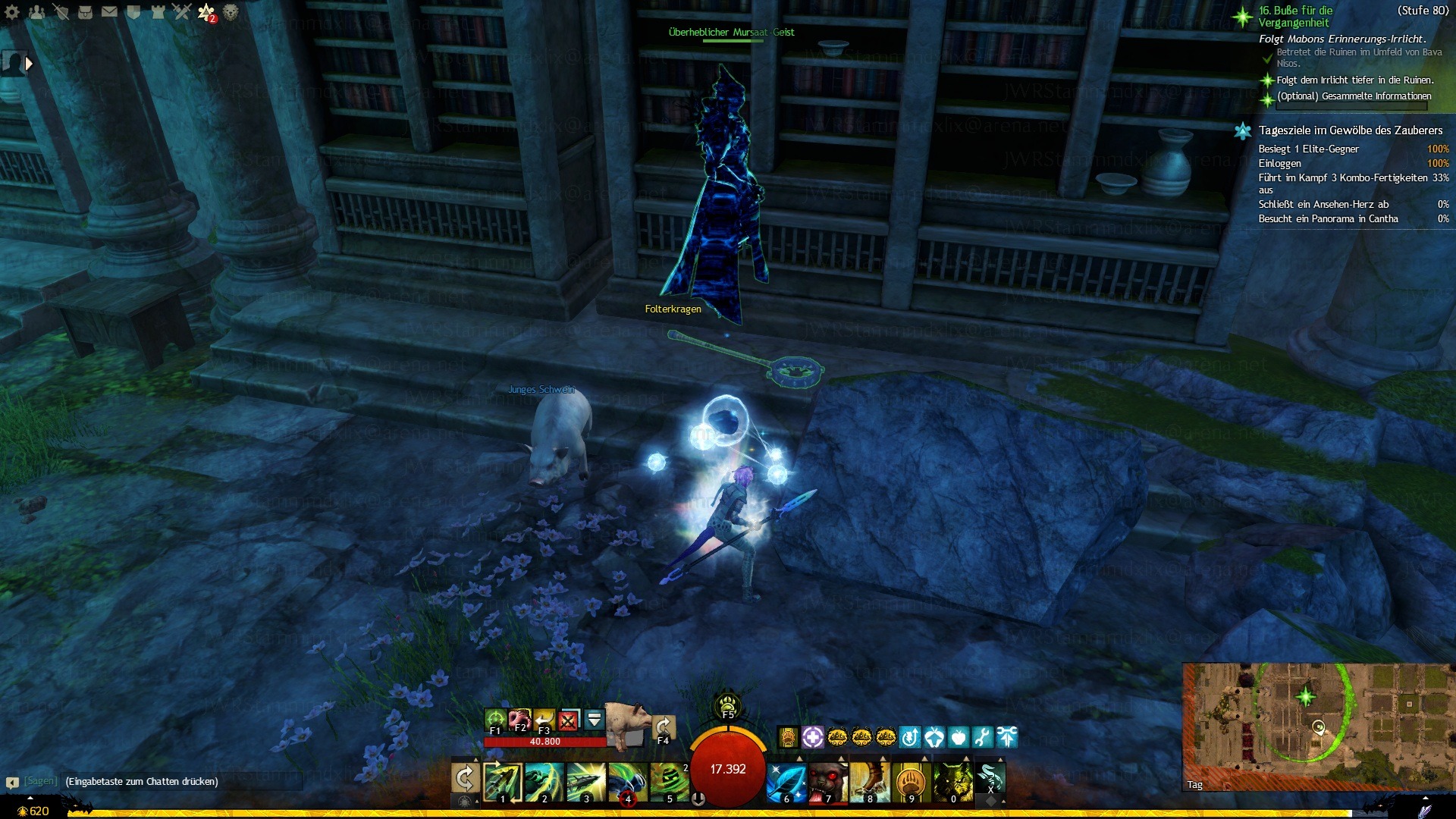This screenshot has width=1456, height=819.
Task: Click the pet swap F4 button
Action: pos(664,726)
